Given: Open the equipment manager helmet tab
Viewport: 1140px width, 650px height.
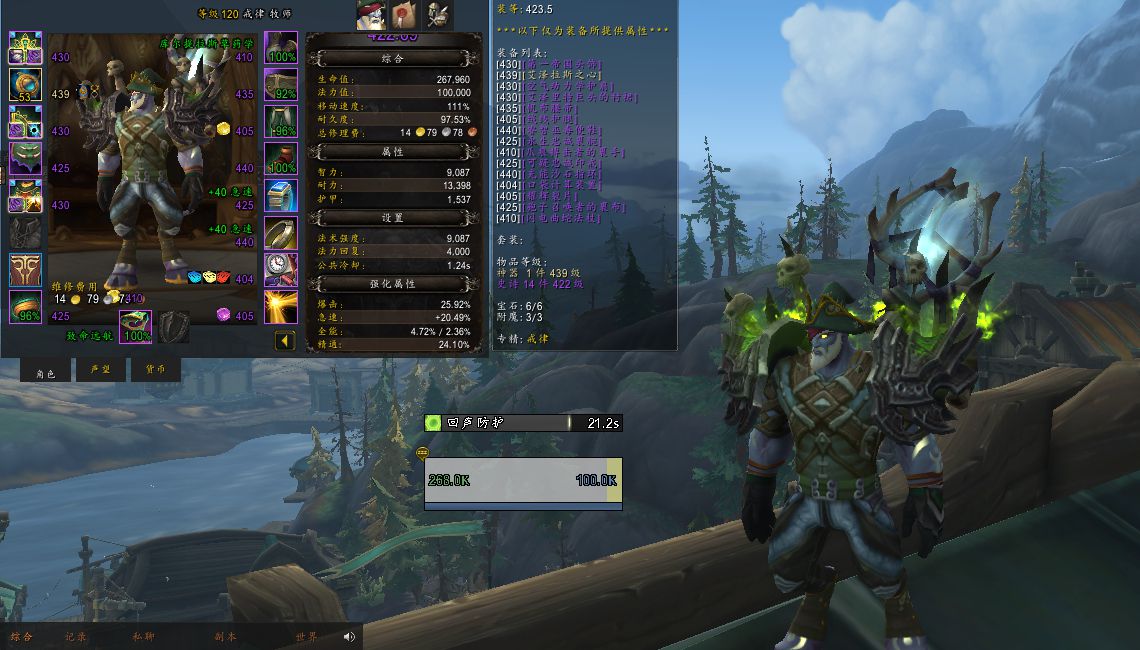Looking at the screenshot, I should click(437, 15).
